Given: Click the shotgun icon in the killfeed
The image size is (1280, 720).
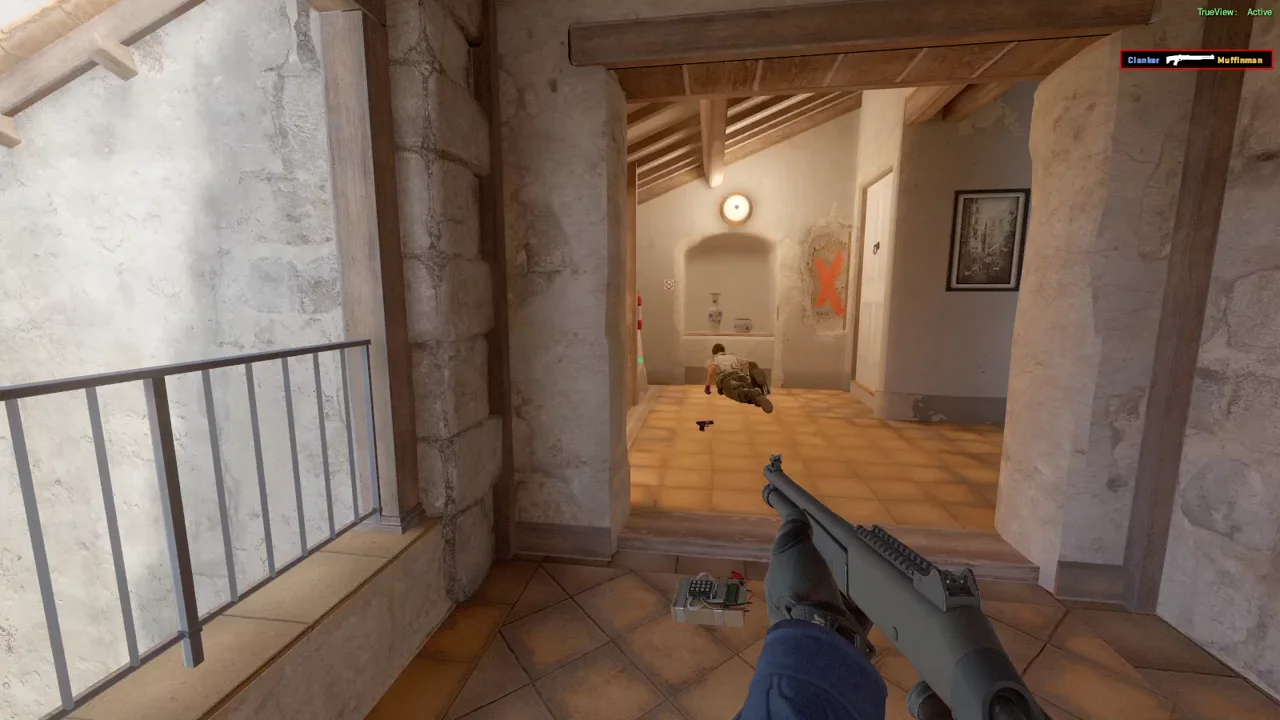Looking at the screenshot, I should pyautogui.click(x=1190, y=60).
